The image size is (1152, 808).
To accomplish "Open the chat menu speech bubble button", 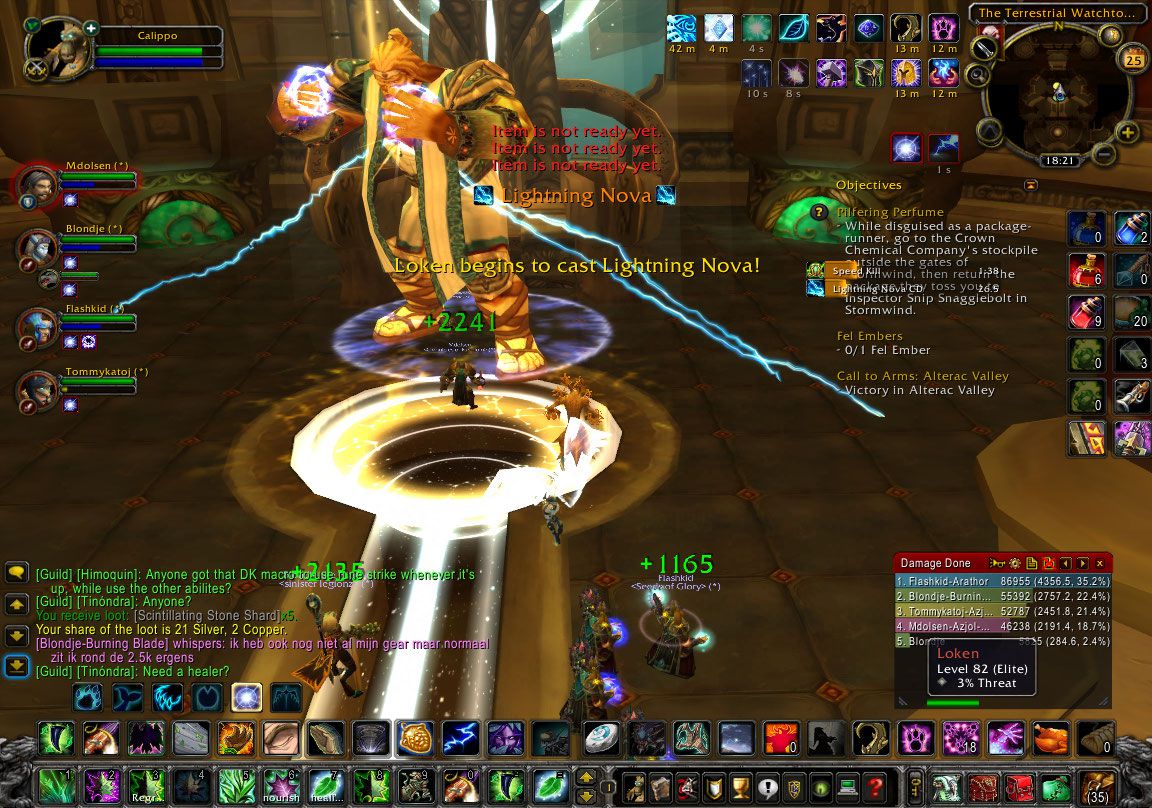I will pos(16,573).
